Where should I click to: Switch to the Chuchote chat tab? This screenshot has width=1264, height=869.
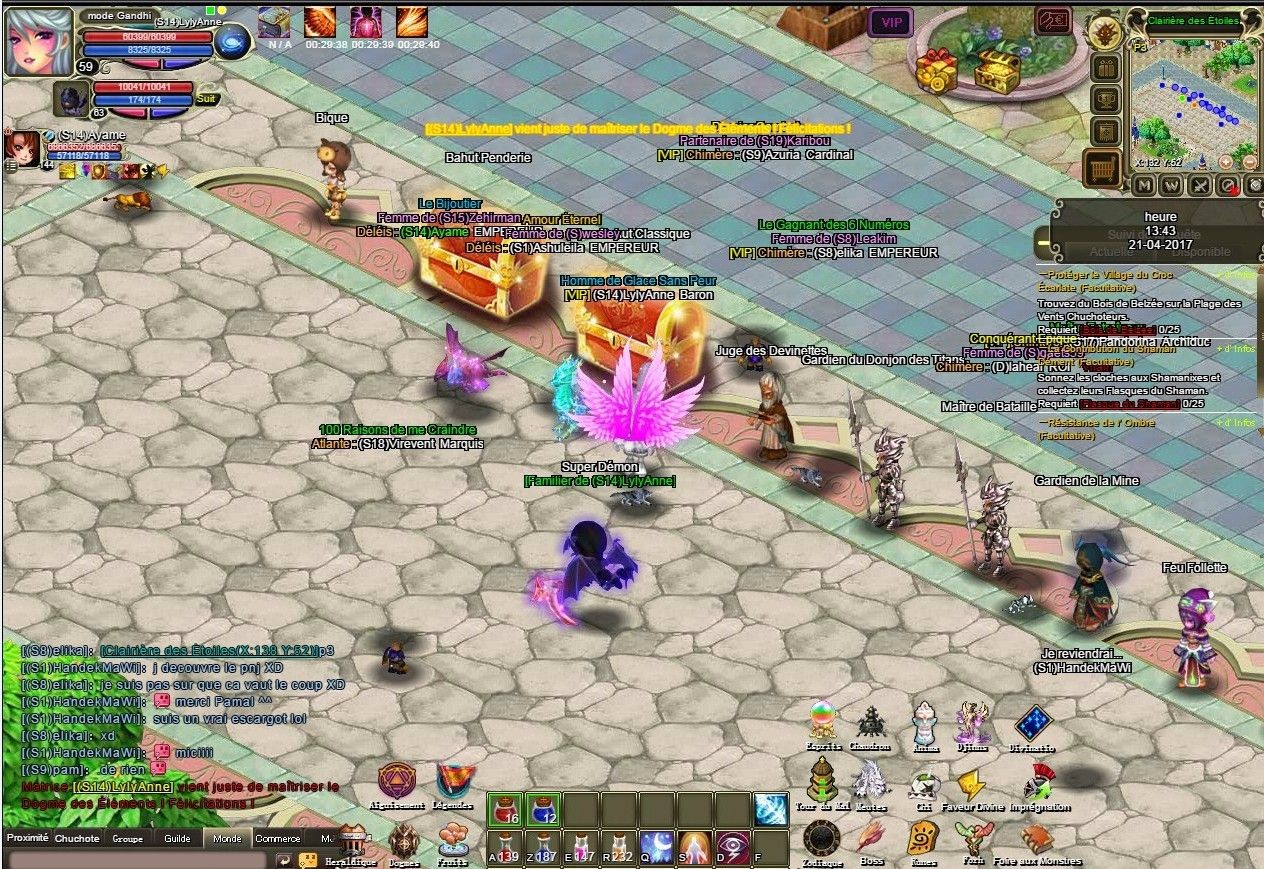(x=77, y=838)
